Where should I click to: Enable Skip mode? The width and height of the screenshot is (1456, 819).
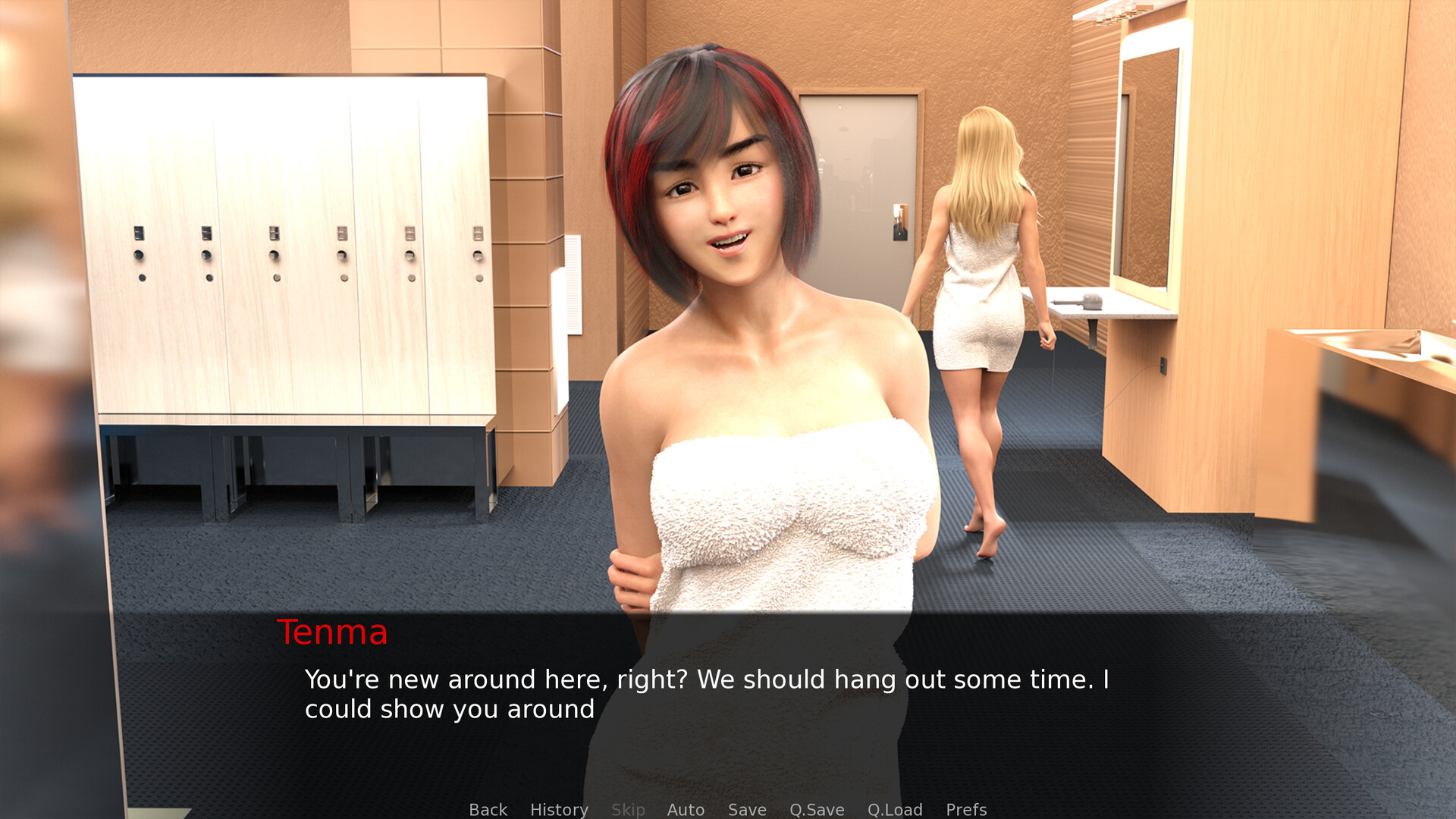(628, 809)
